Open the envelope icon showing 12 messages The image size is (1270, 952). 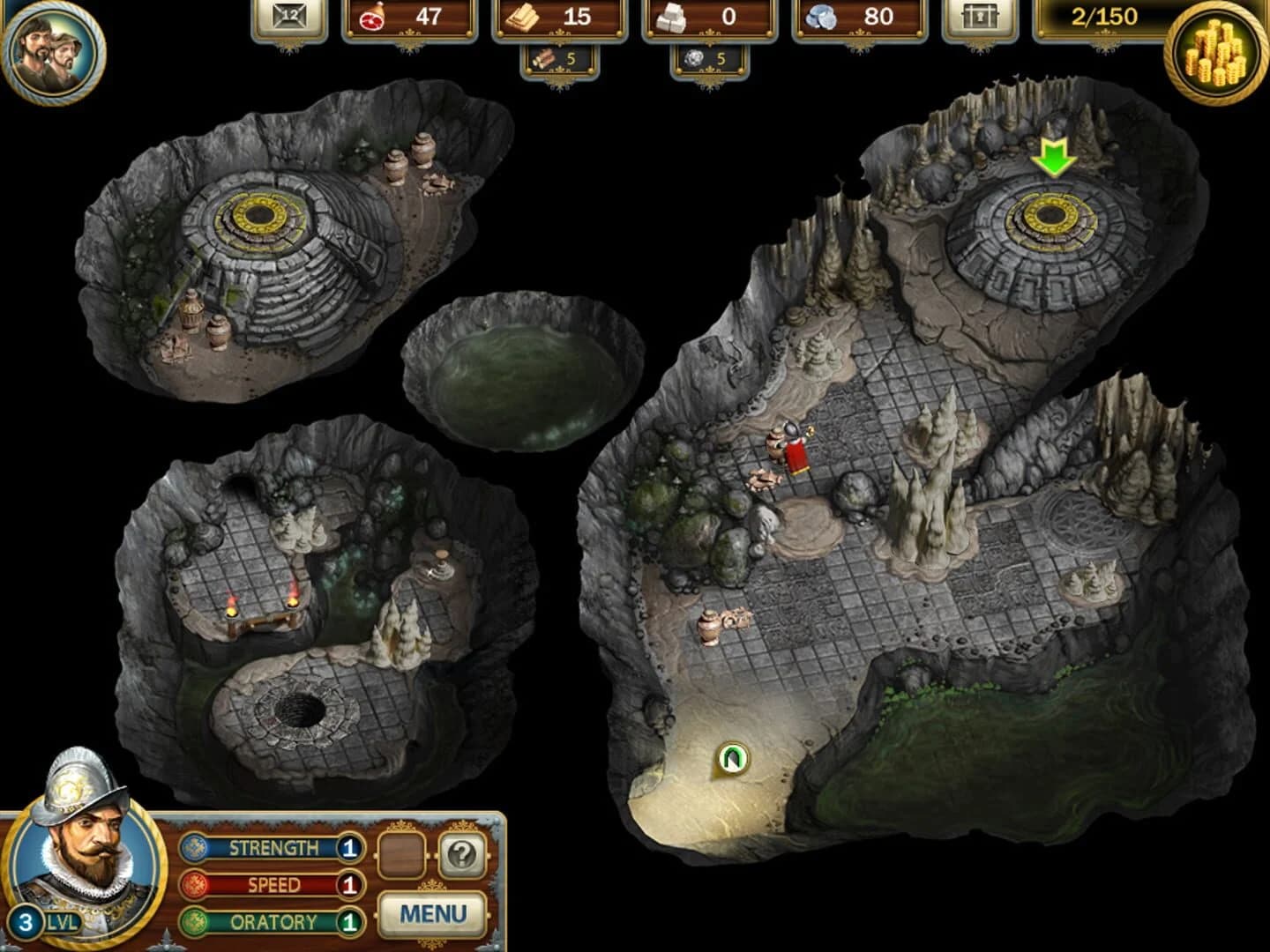click(291, 18)
